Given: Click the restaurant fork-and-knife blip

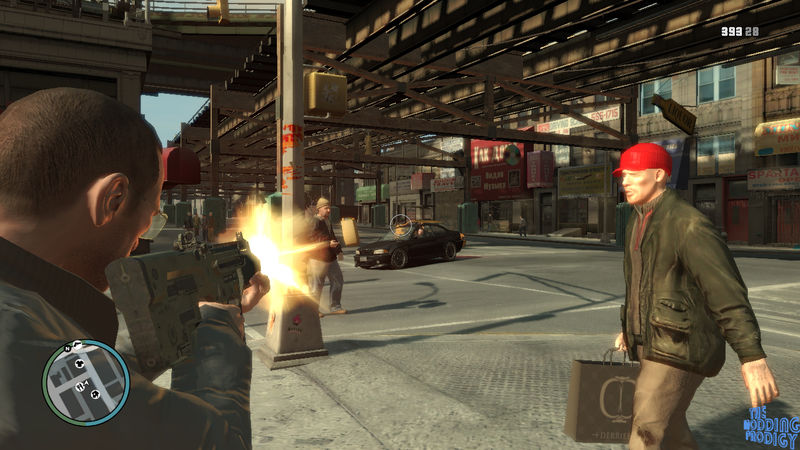Looking at the screenshot, I should 79,386.
